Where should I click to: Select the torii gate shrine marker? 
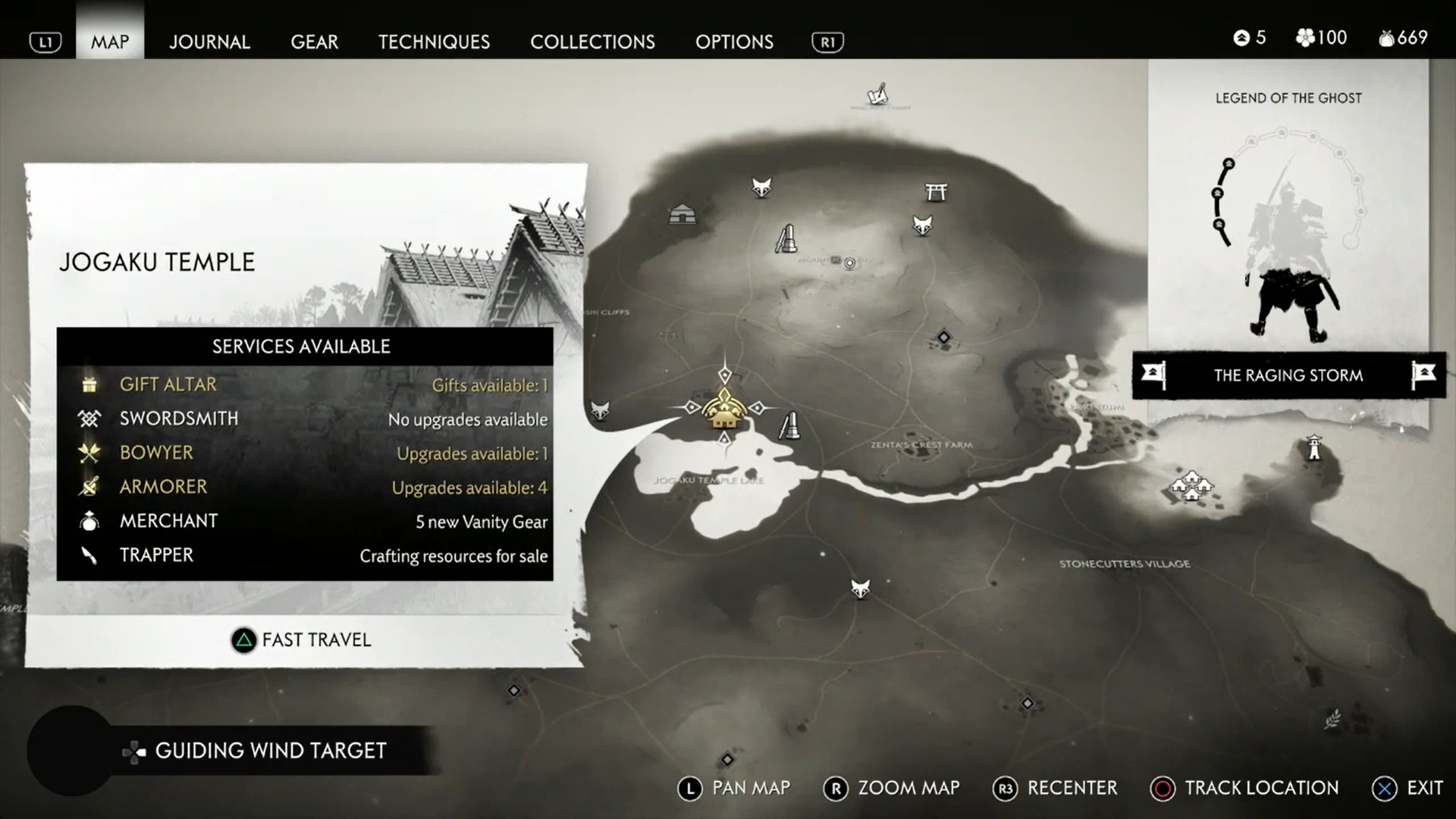click(936, 192)
